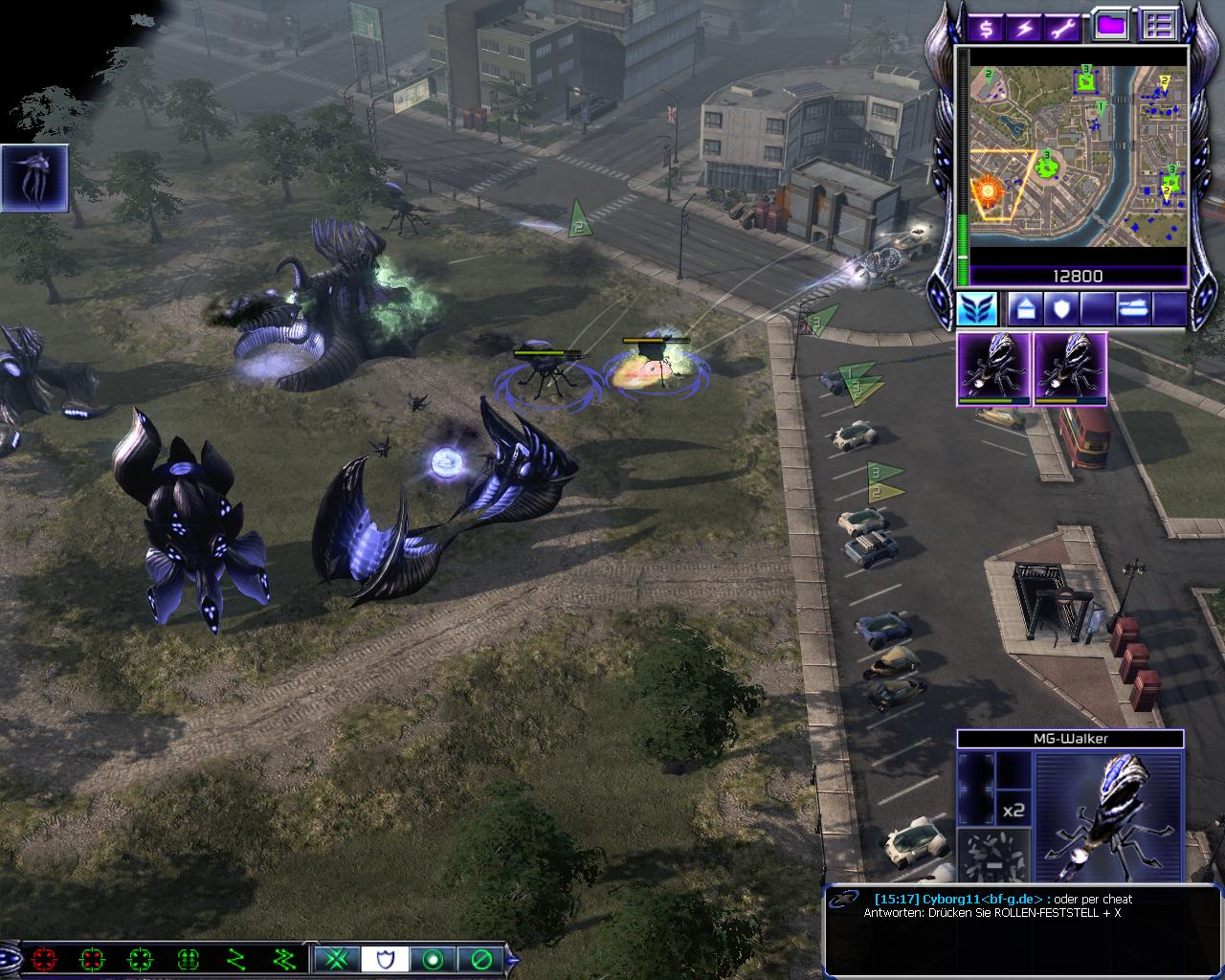Open the purple folder tab
Image resolution: width=1225 pixels, height=980 pixels.
tap(1110, 26)
